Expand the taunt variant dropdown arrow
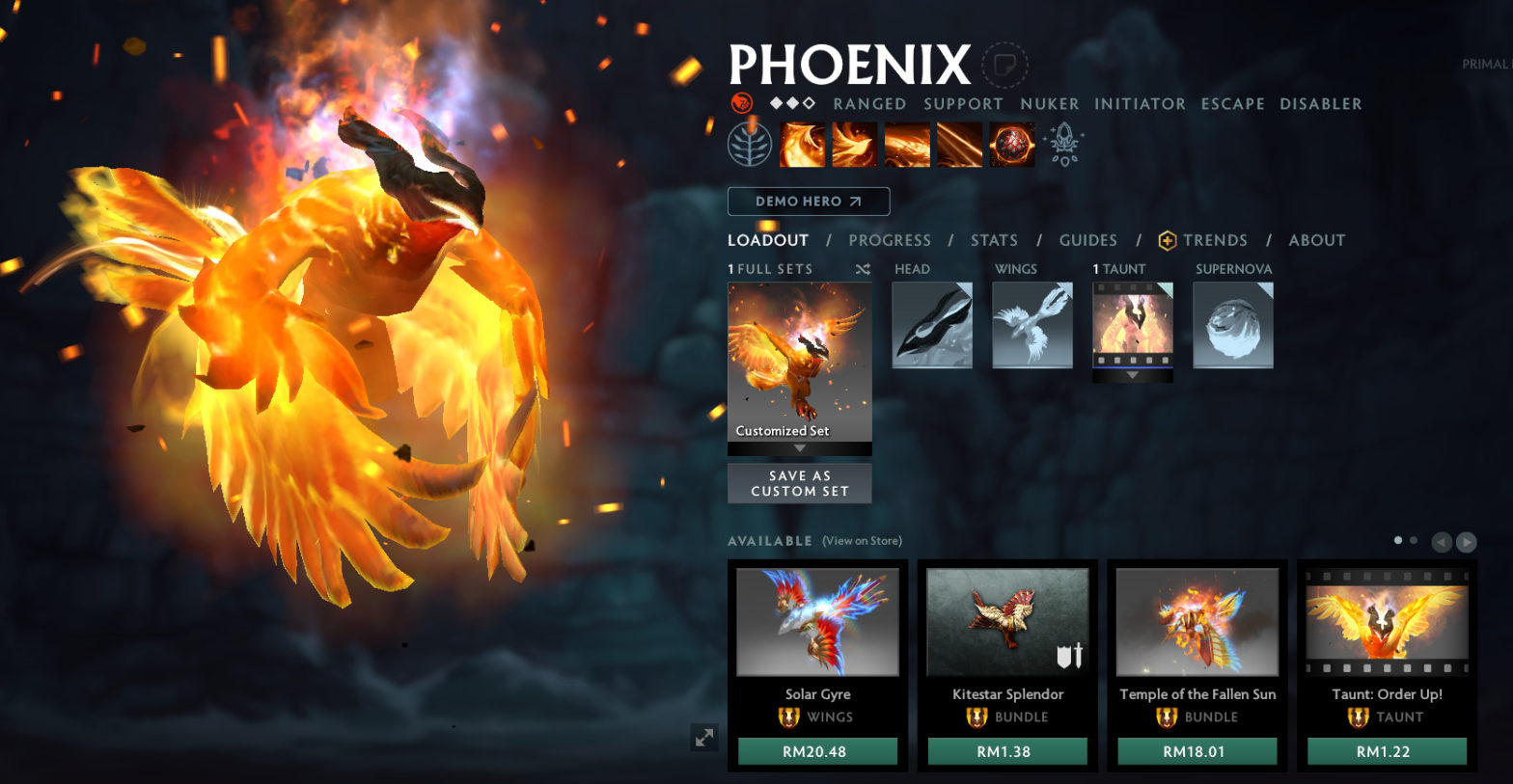This screenshot has width=1513, height=784. [1132, 375]
